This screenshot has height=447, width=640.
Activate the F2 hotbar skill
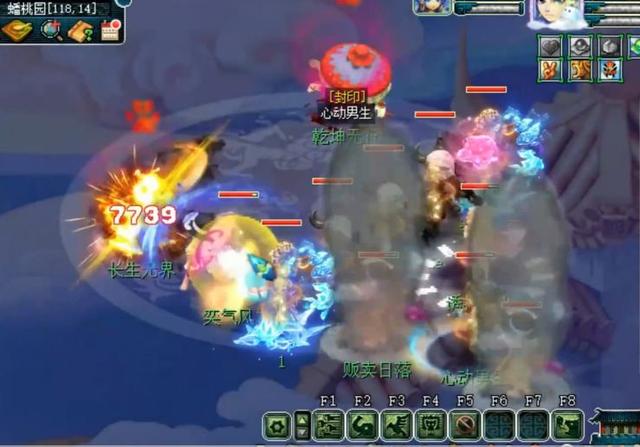pos(360,426)
